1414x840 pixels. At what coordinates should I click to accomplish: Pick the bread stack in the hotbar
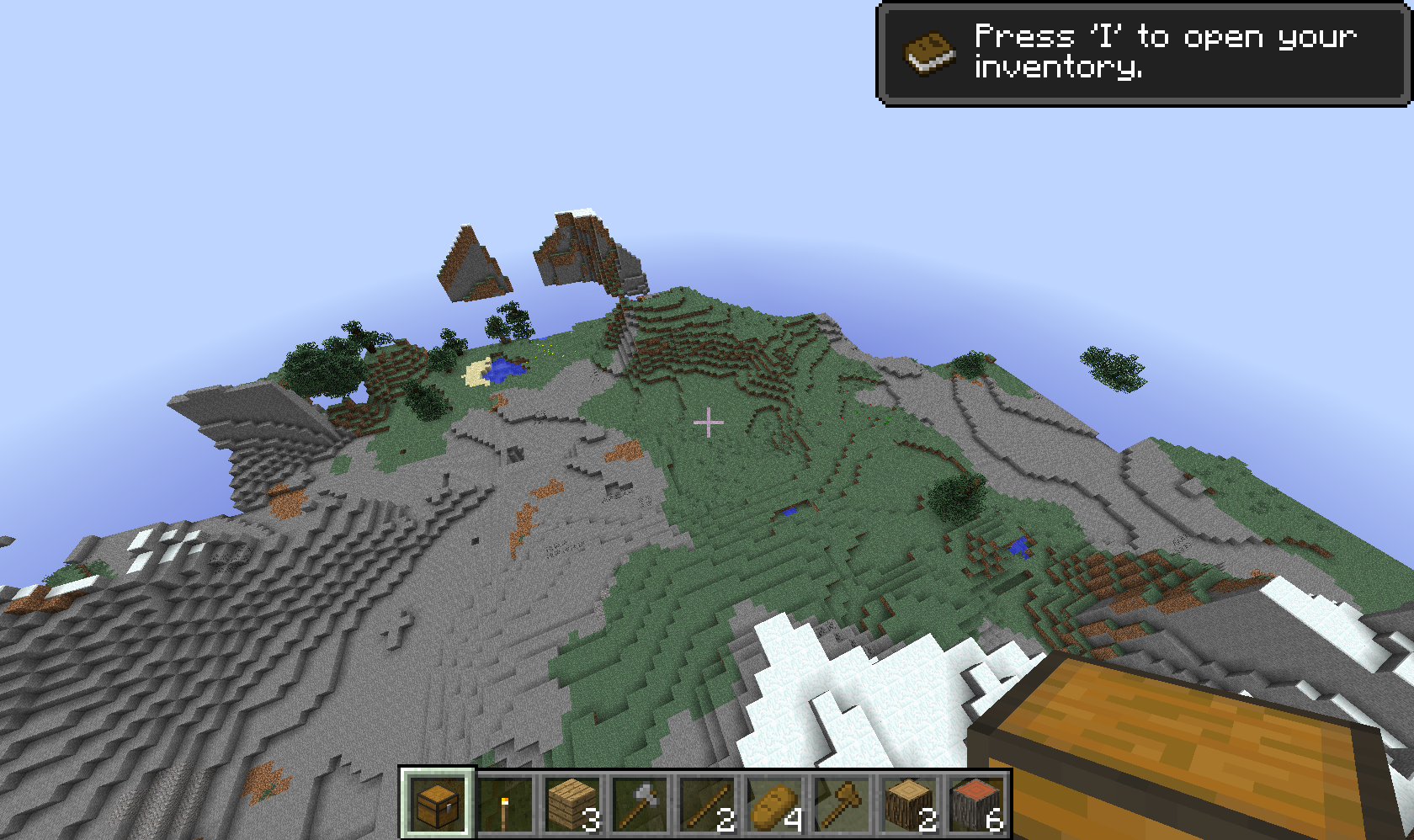[774, 804]
